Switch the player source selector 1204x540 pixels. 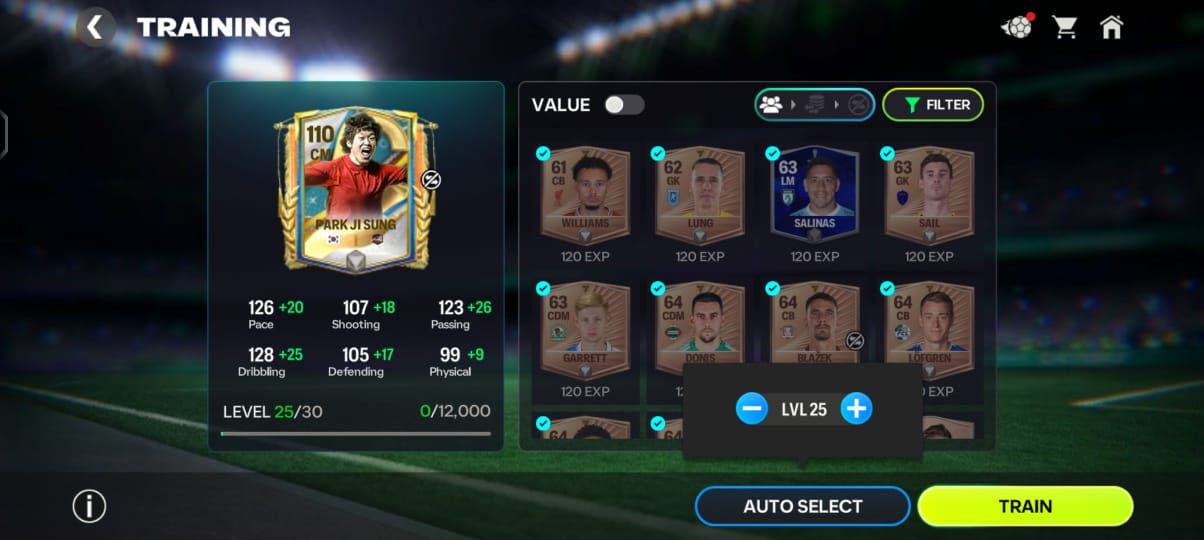814,105
